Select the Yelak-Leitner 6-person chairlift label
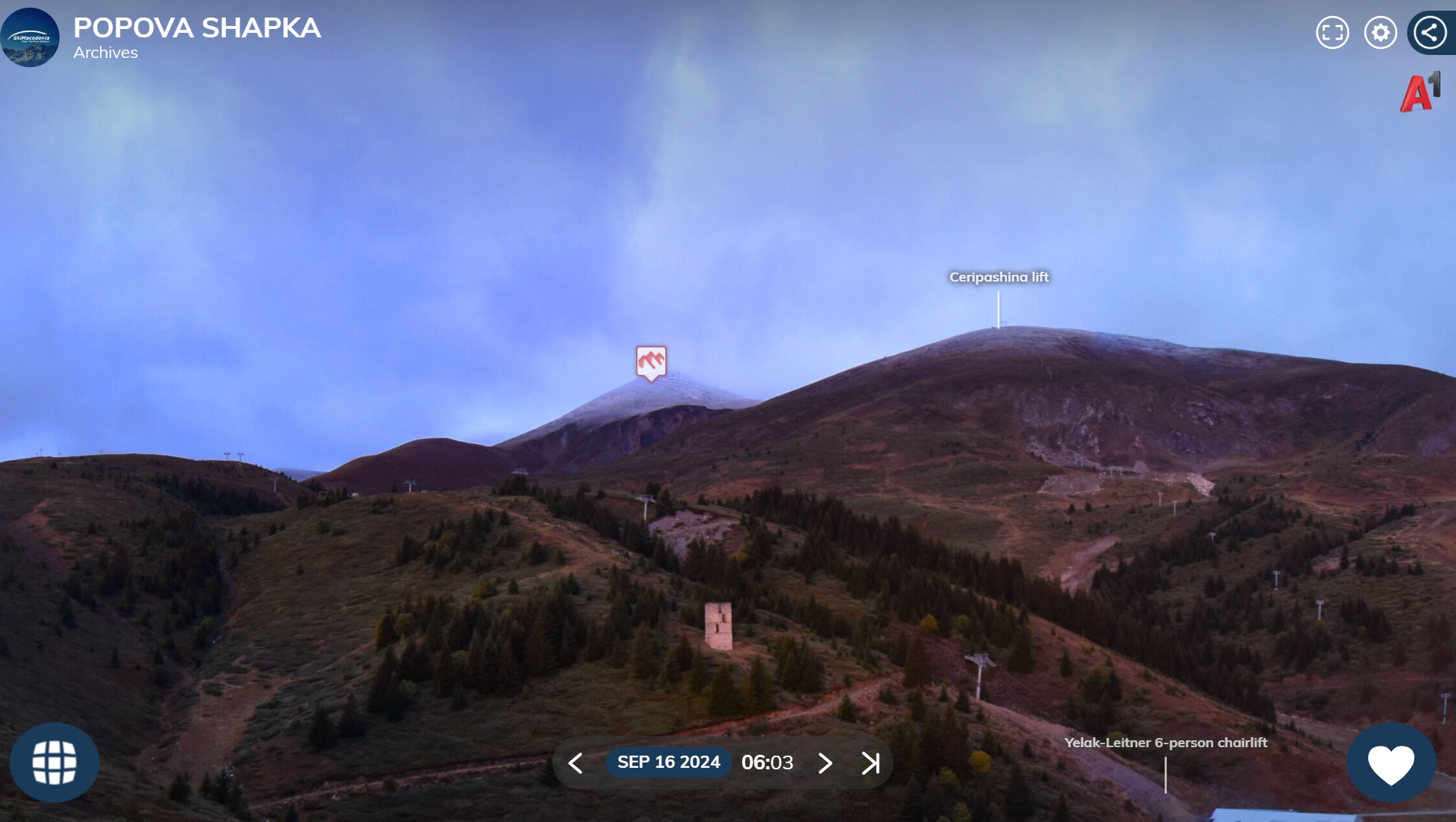 [1166, 743]
